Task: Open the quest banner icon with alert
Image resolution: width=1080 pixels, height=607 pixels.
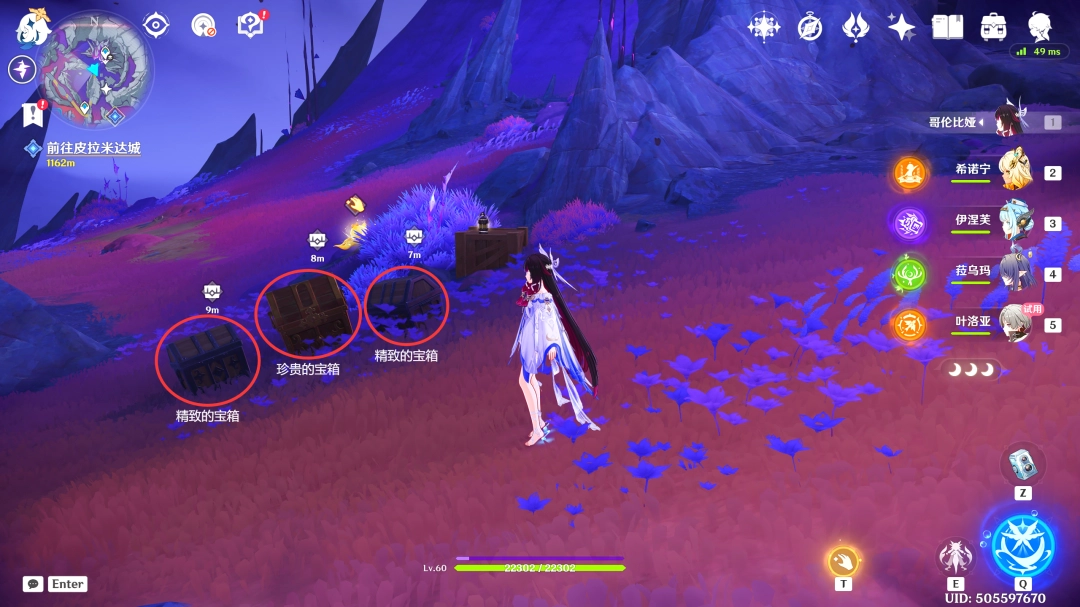Action: (x=33, y=114)
